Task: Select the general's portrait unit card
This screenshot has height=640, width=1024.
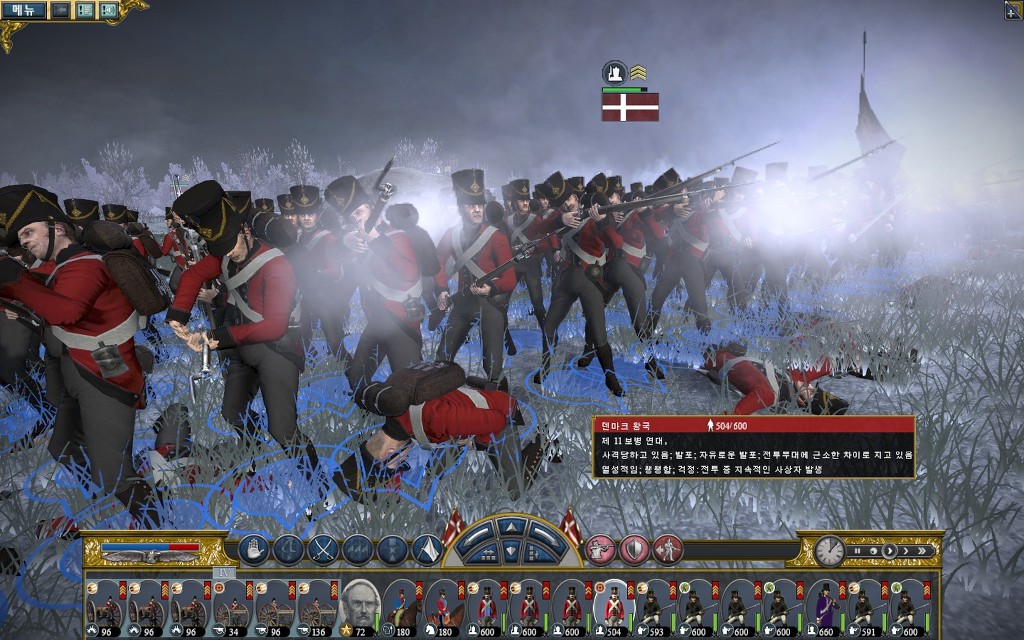Action: (x=359, y=603)
